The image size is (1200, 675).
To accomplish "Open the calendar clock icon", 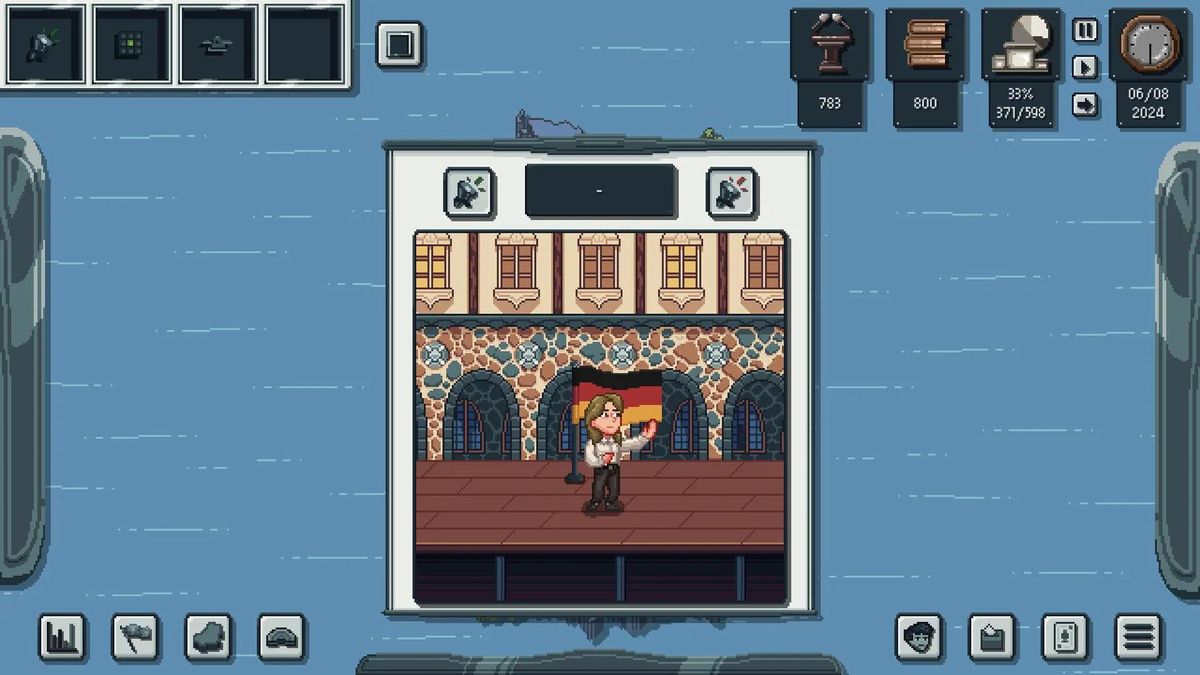I will pos(1147,45).
